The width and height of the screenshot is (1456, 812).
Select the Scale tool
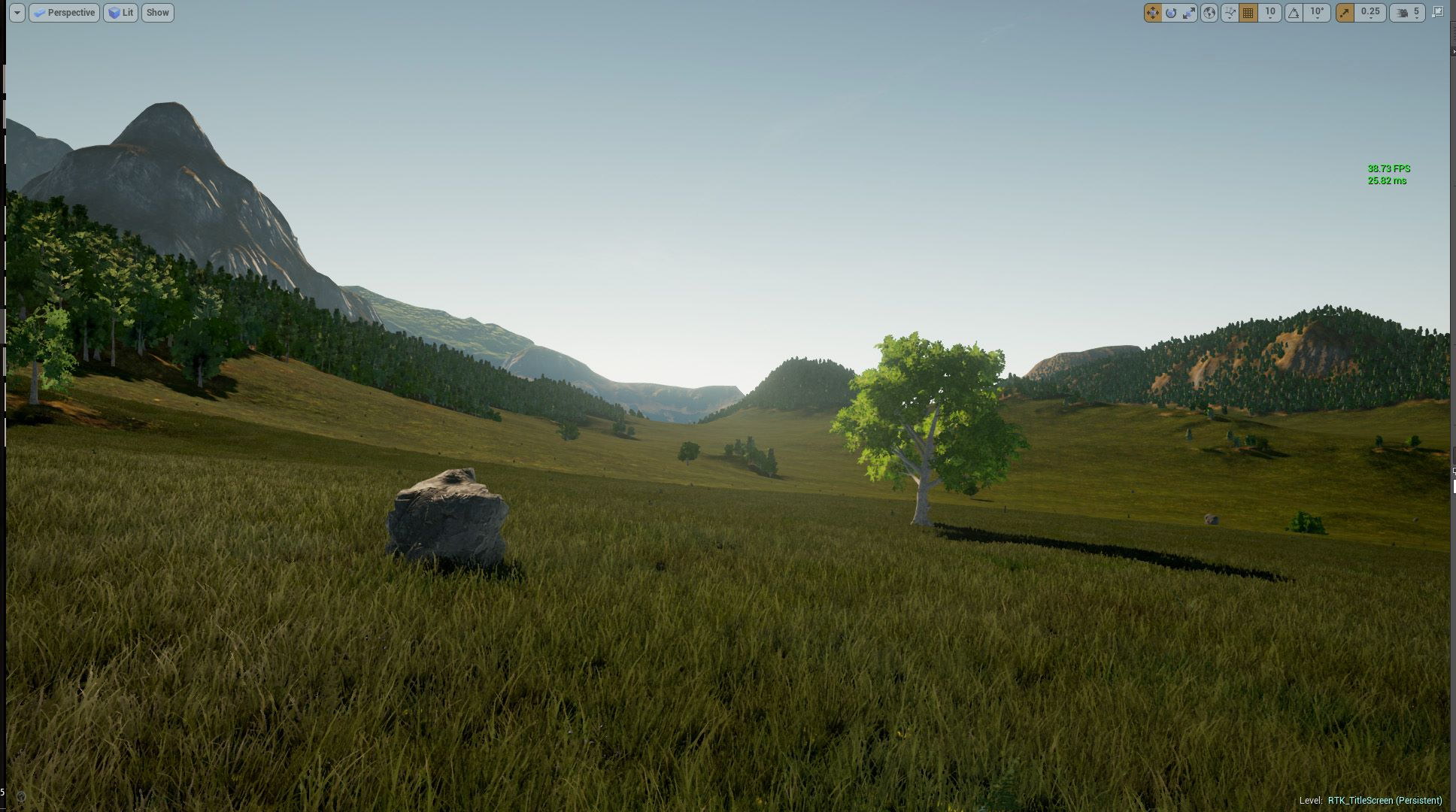[1188, 13]
